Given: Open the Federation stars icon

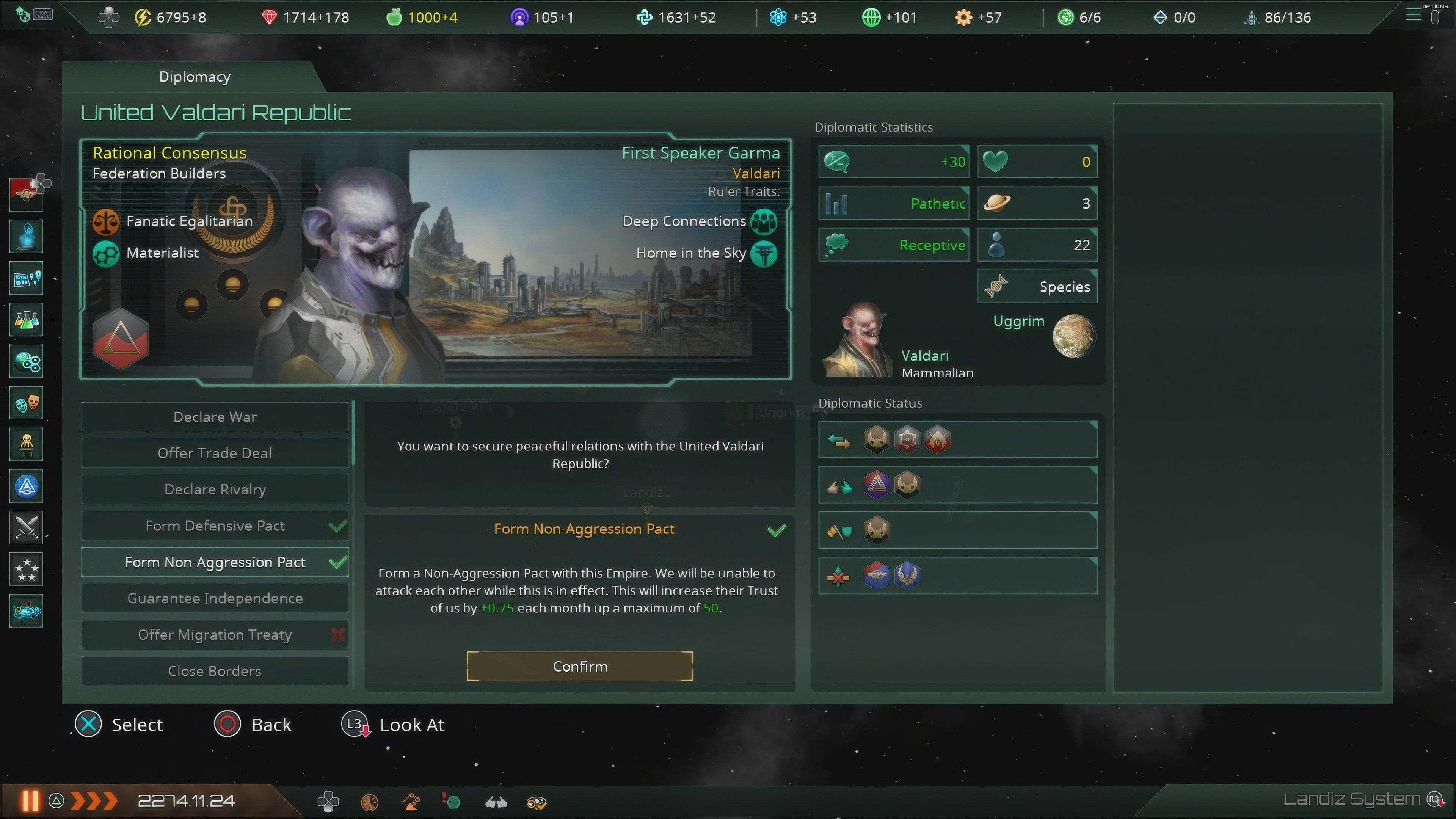Looking at the screenshot, I should pyautogui.click(x=26, y=569).
